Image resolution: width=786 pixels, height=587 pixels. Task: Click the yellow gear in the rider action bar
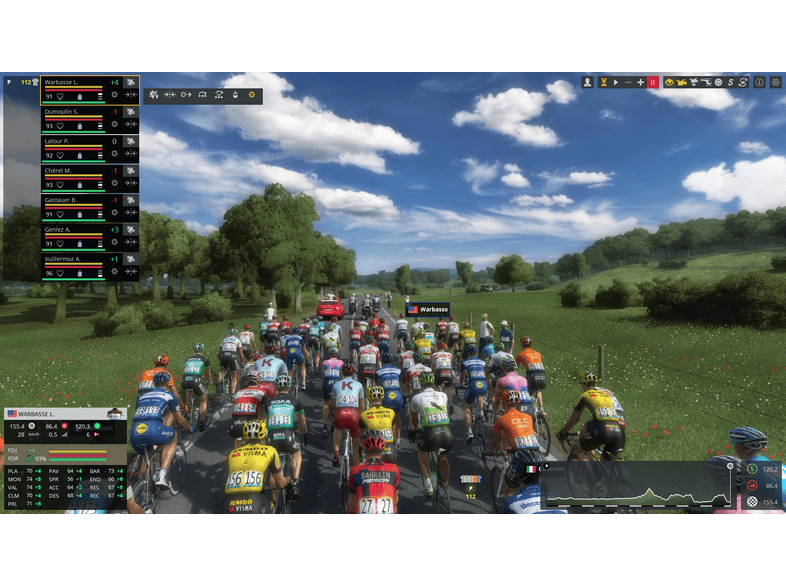coord(251,95)
